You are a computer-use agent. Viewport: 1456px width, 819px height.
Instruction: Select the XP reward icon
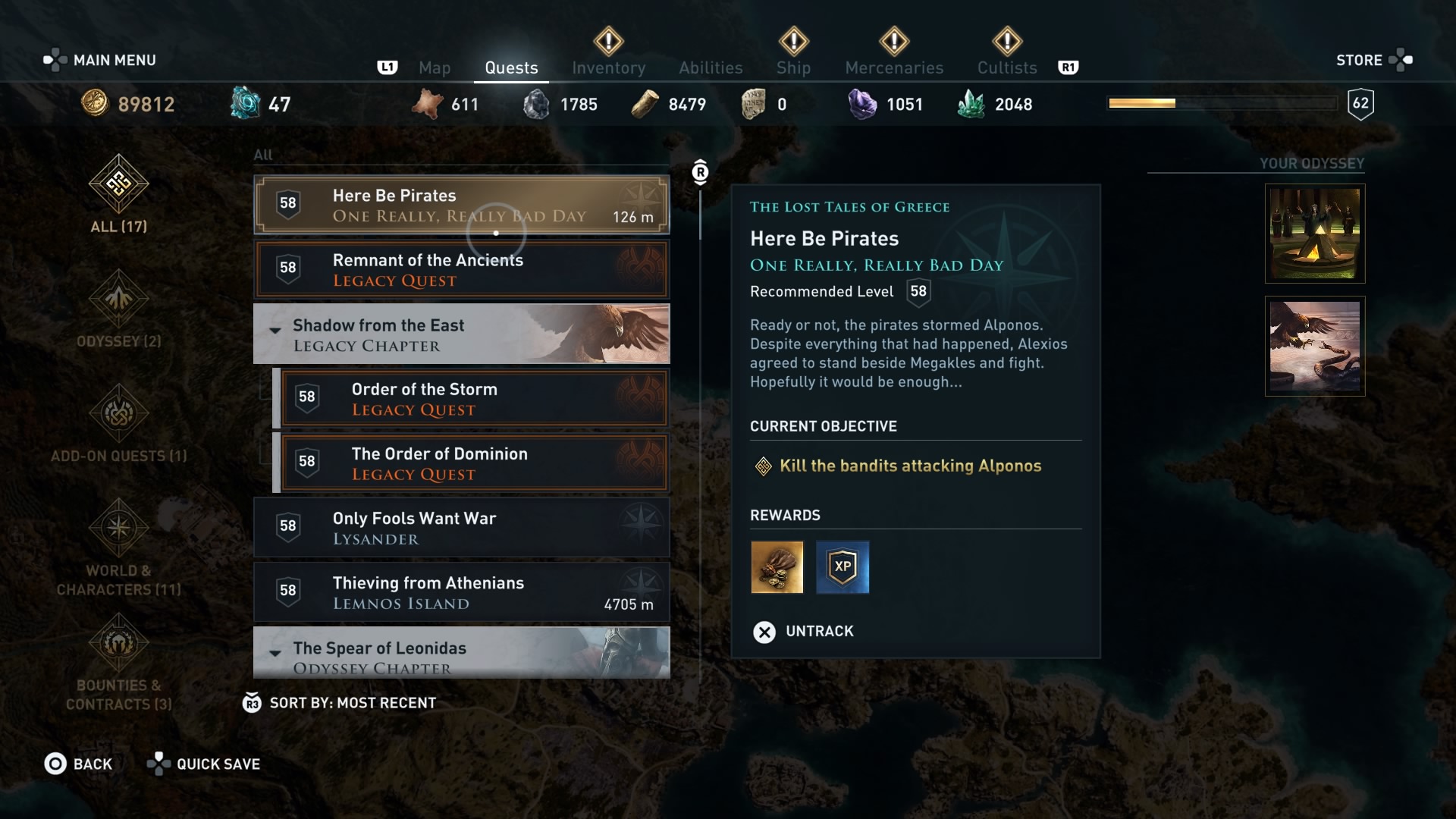pos(843,567)
